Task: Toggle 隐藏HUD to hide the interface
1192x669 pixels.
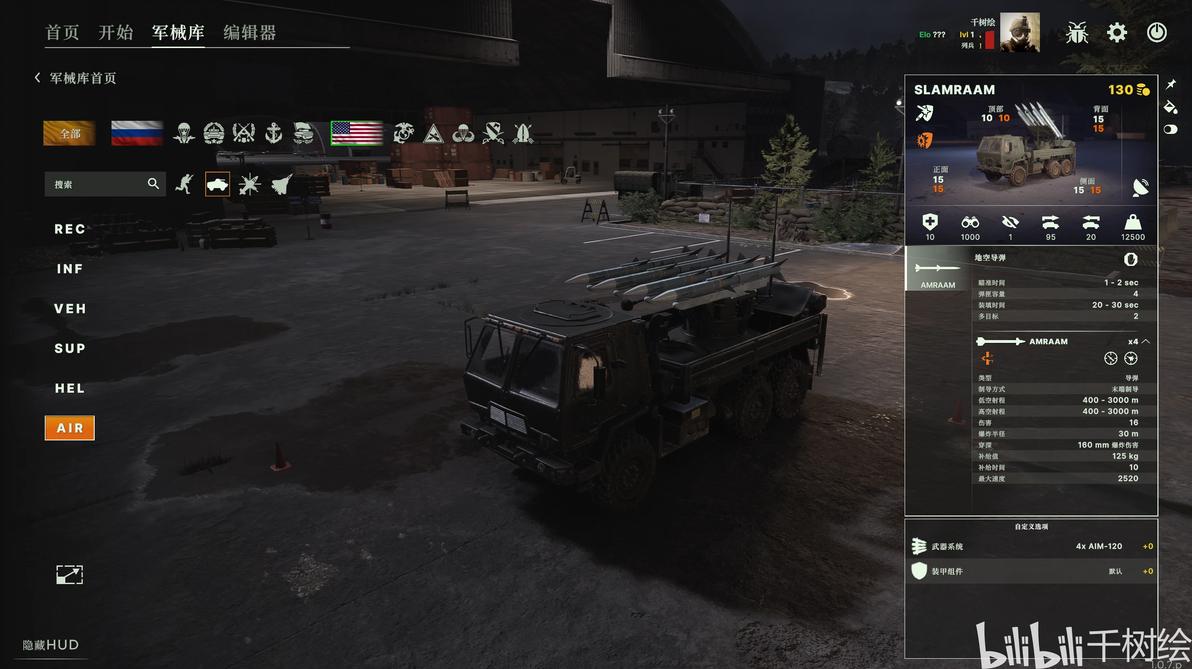Action: coord(51,645)
